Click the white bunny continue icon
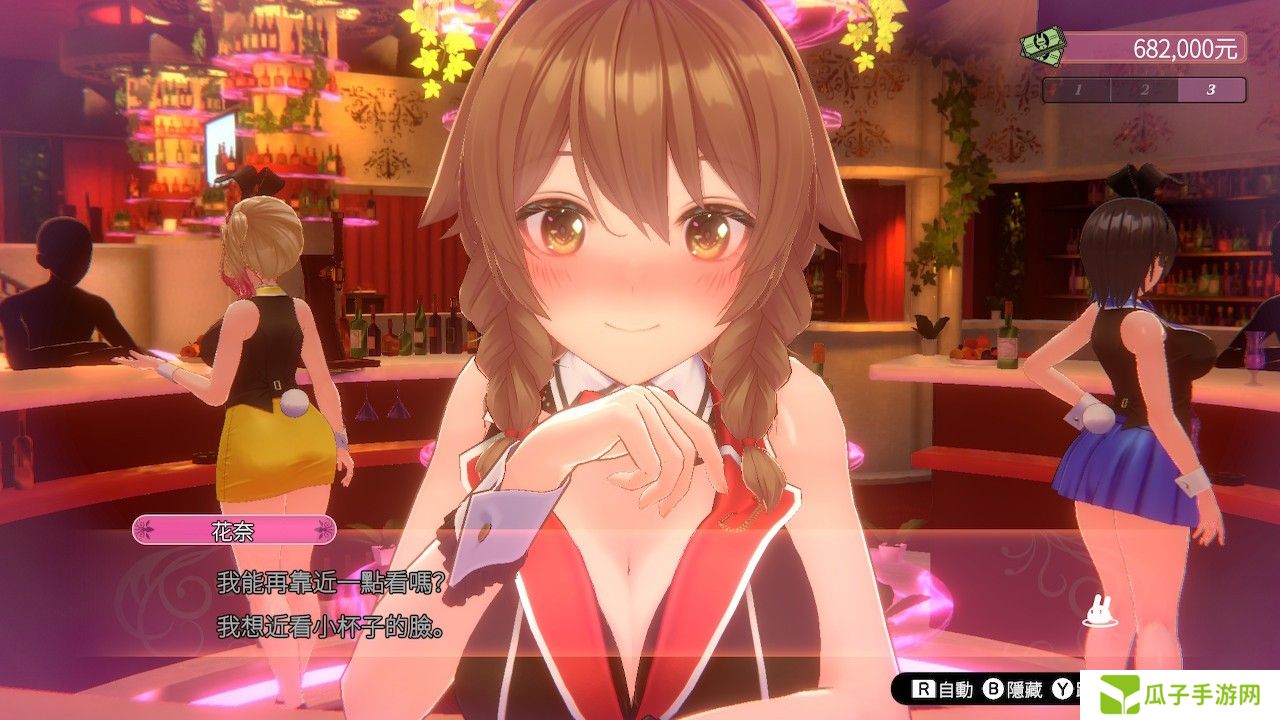The image size is (1280, 720). click(1098, 611)
